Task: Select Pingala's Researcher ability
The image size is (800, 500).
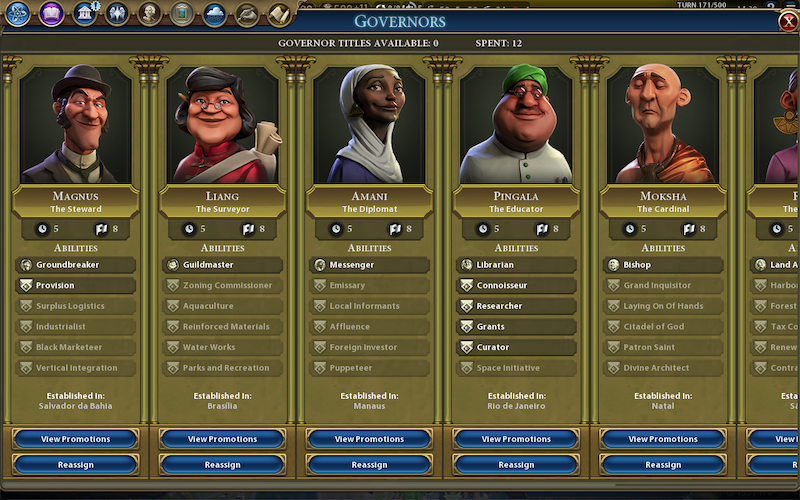Action: coord(516,306)
